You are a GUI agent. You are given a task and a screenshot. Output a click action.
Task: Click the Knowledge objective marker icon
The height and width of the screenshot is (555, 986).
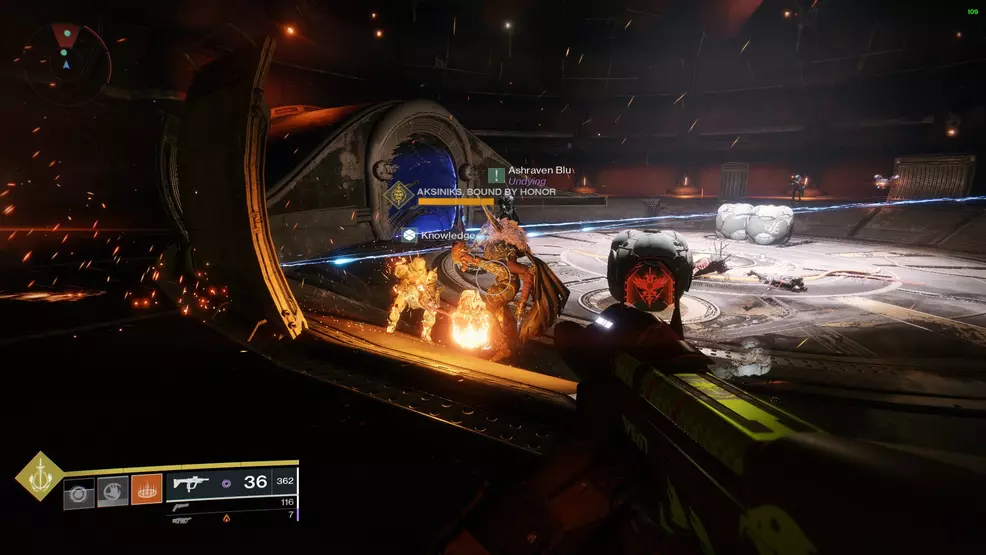pos(409,235)
